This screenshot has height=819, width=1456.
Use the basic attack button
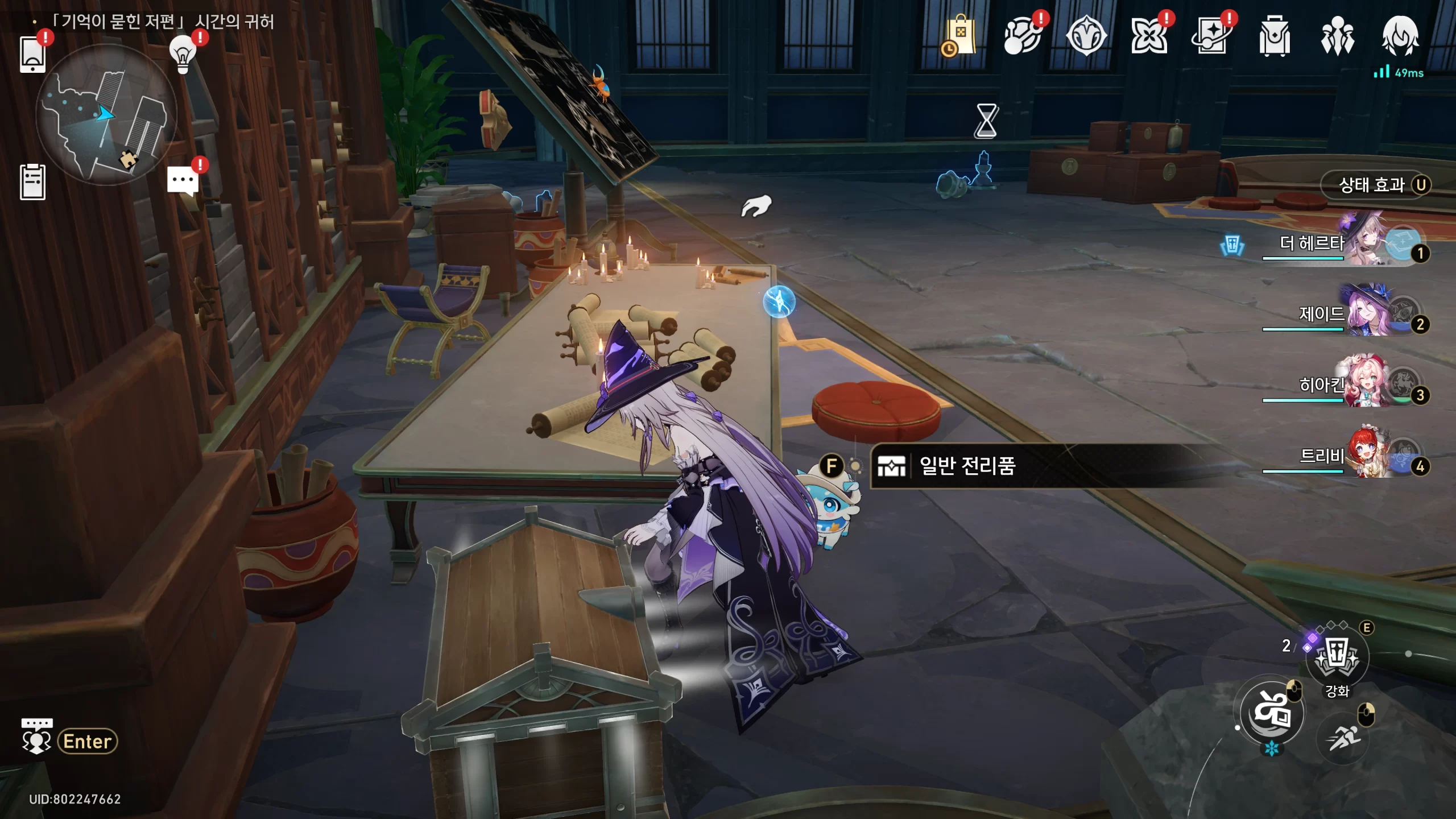pyautogui.click(x=1272, y=712)
